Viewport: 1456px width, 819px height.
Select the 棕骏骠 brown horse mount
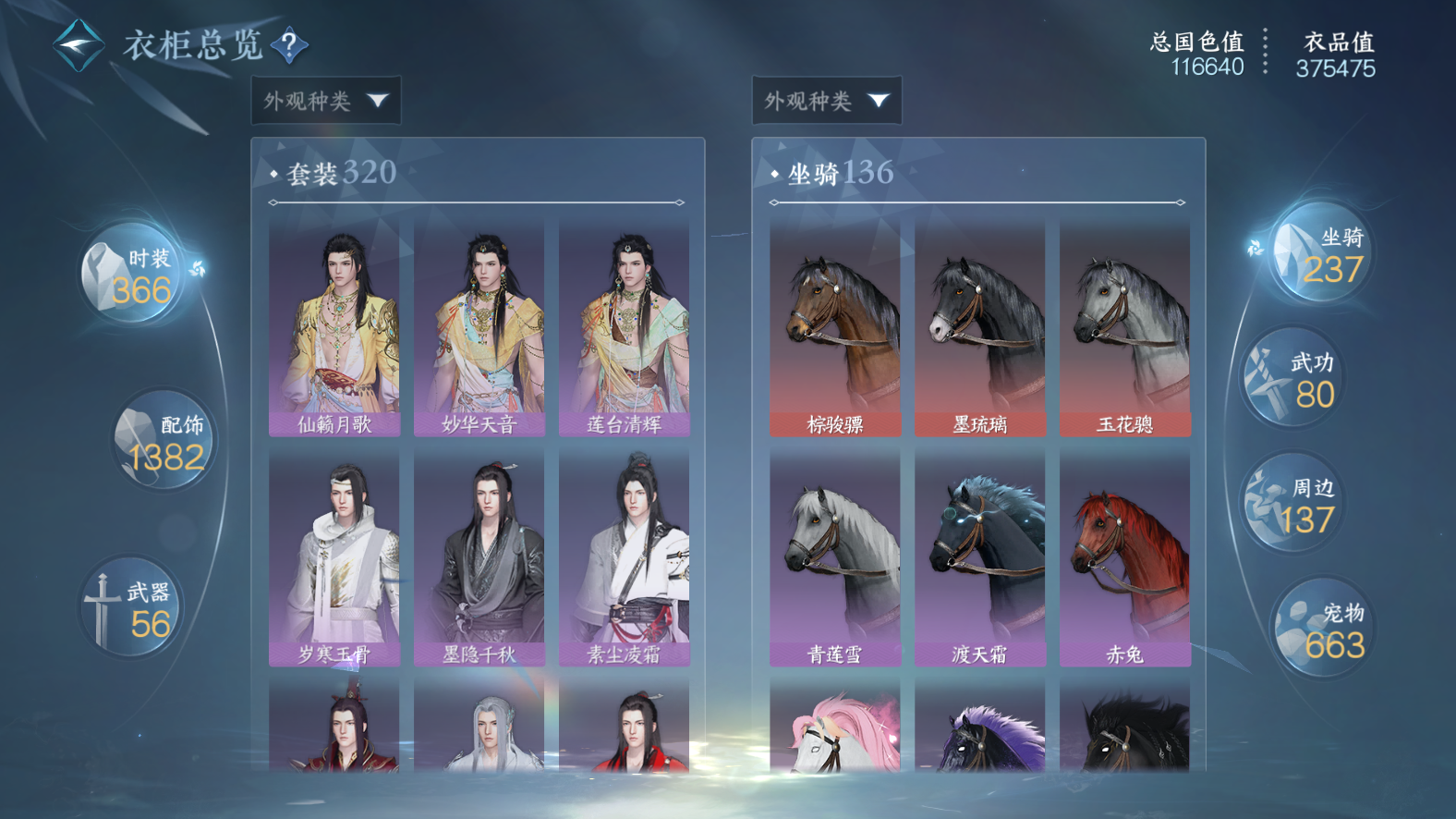pos(835,328)
